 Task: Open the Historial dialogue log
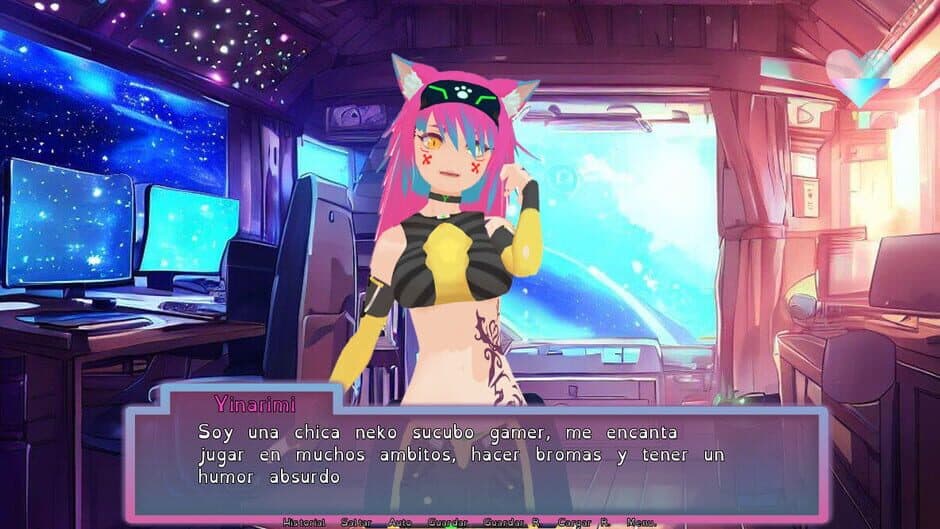304,522
